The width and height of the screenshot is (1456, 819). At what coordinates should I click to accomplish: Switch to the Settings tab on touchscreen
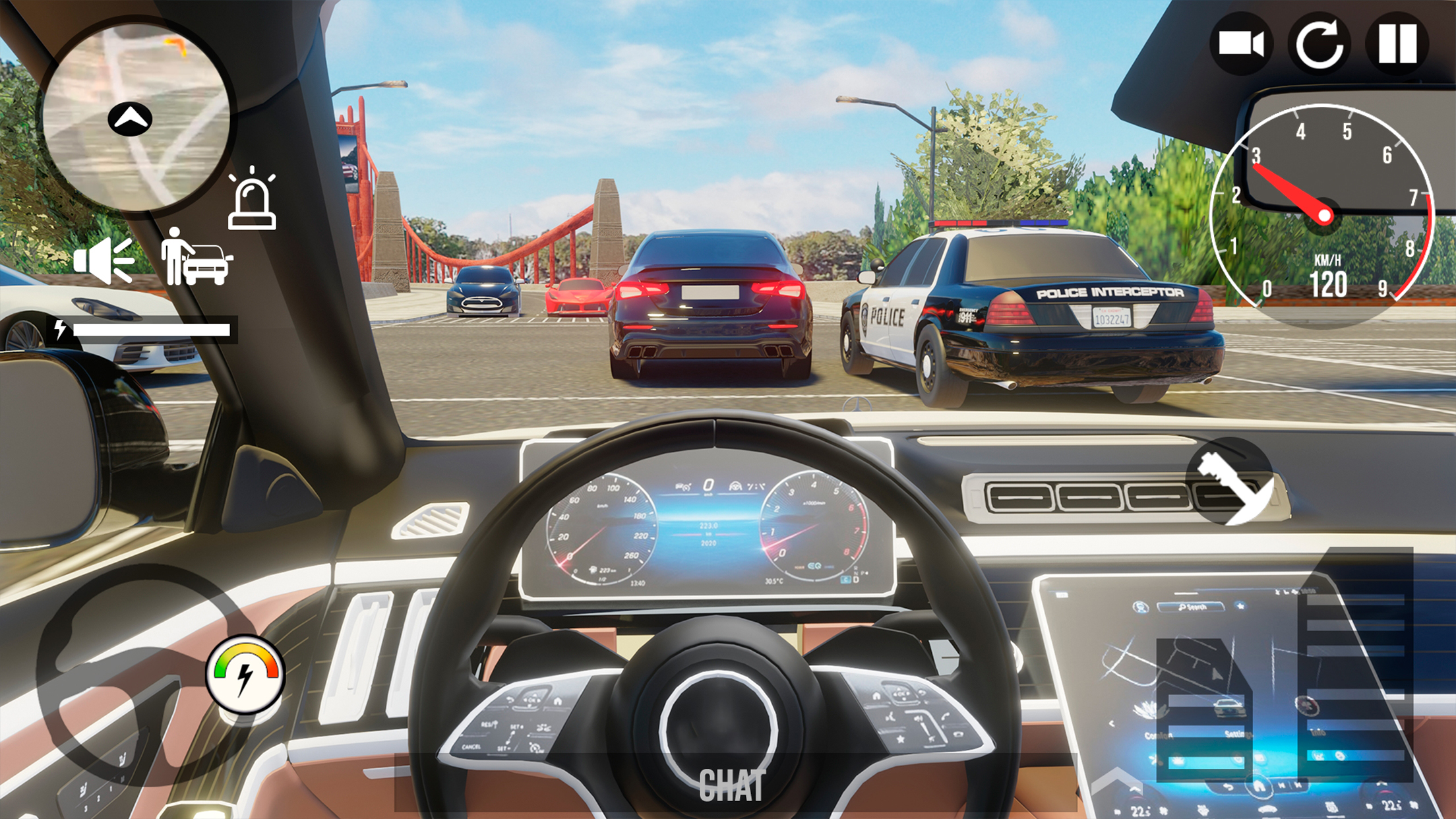coord(1240,735)
